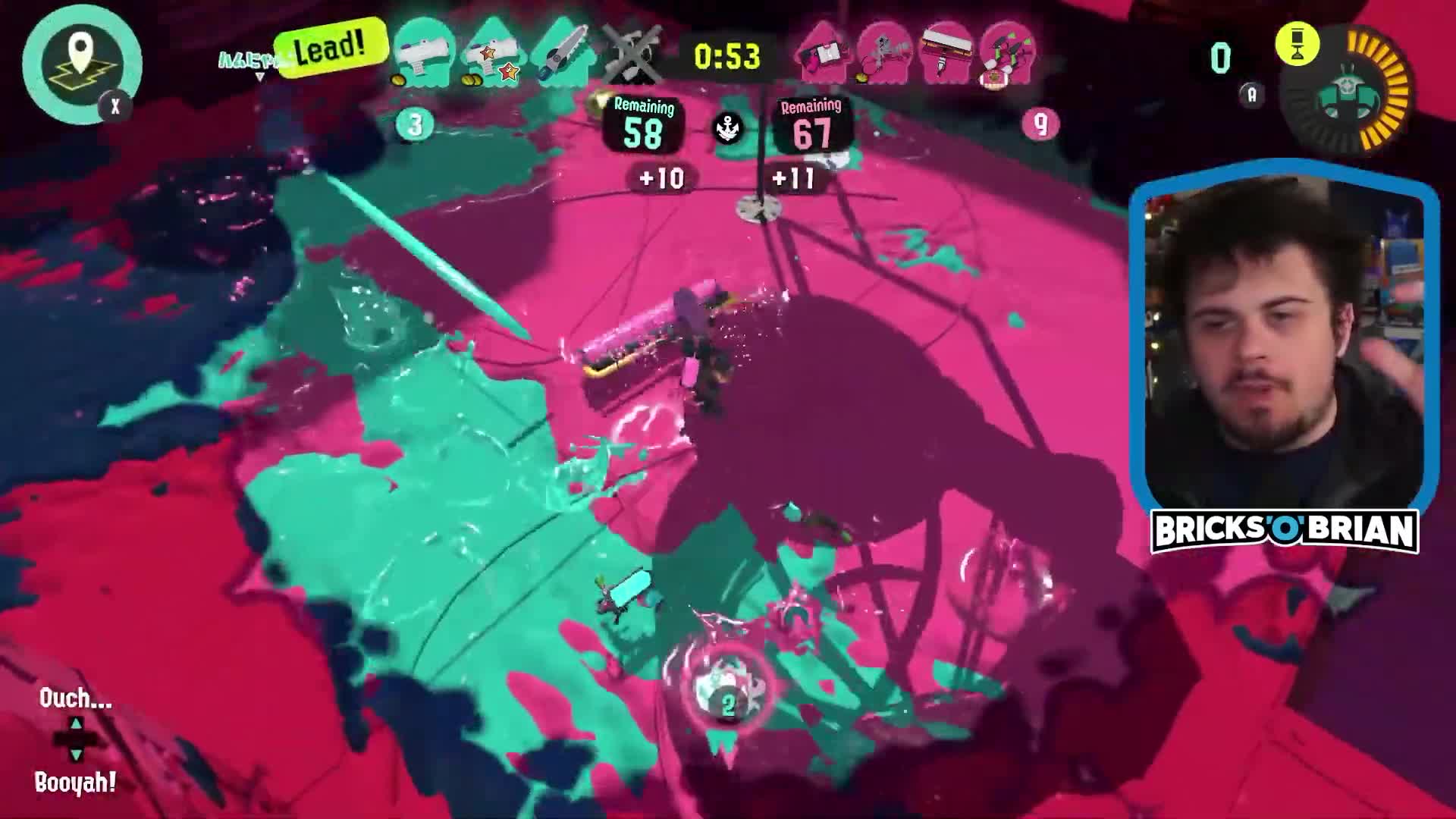Expand the player name arrow below Lead badge
1456x819 pixels.
pos(259,76)
